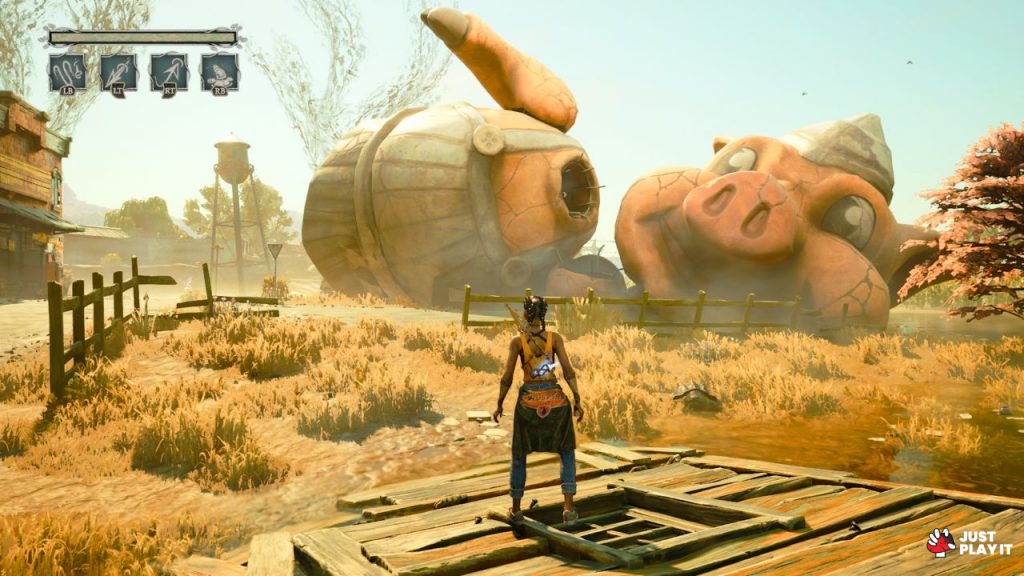Select the rope whip ability icon
This screenshot has width=1024, height=576.
[x=67, y=72]
